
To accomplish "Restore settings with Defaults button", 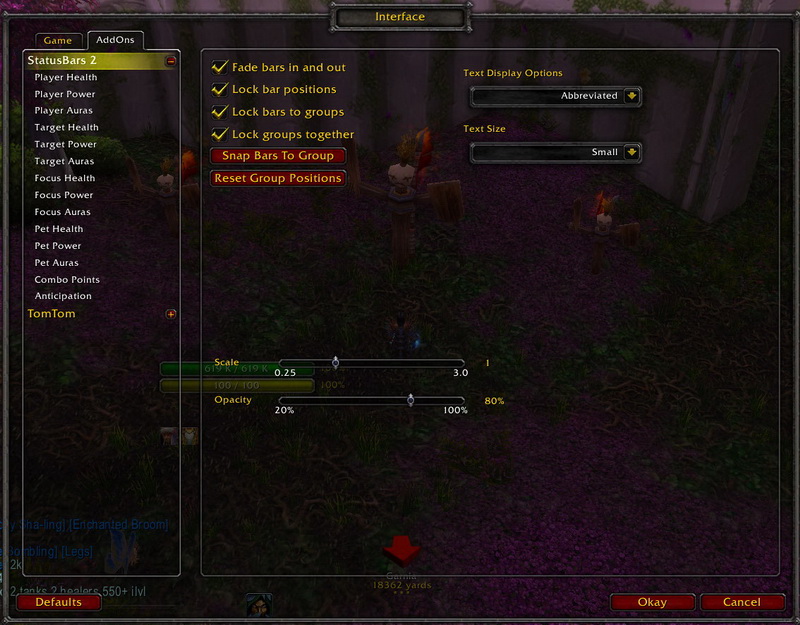I will coord(58,602).
